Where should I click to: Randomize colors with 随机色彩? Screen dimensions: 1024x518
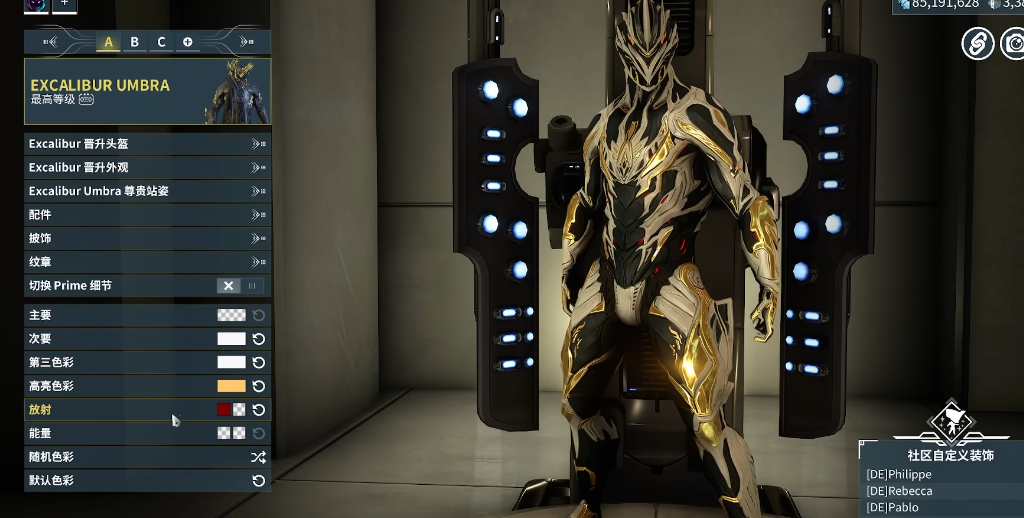(x=258, y=457)
